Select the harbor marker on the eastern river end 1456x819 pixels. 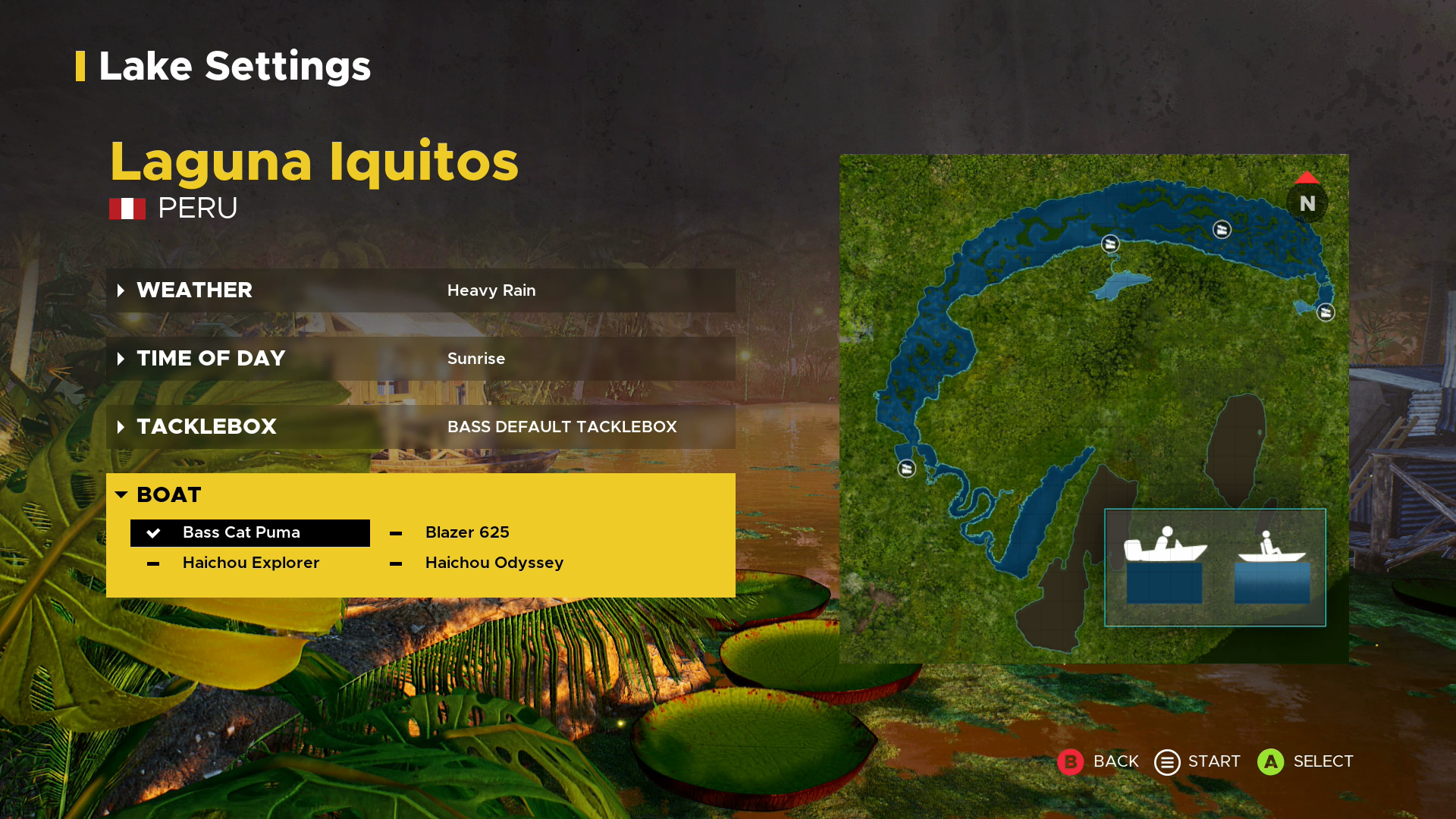pyautogui.click(x=1326, y=311)
